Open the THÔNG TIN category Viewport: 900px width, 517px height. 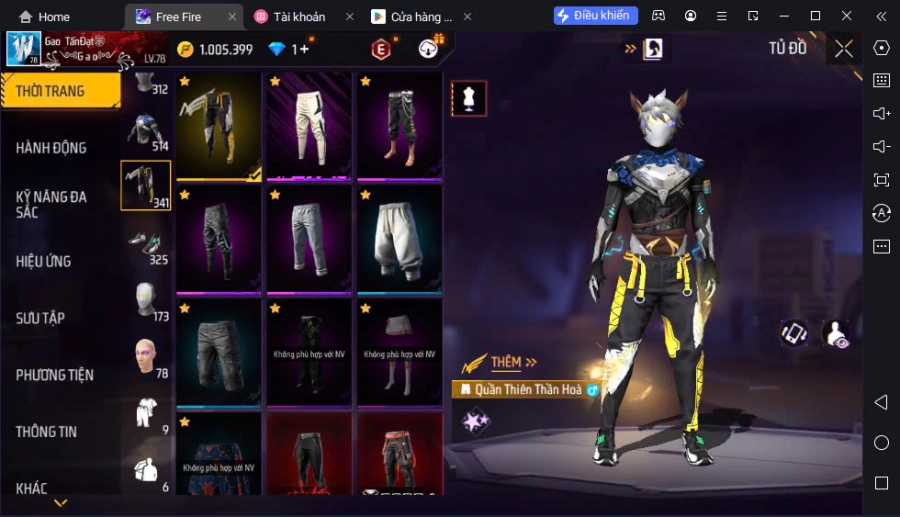click(46, 432)
